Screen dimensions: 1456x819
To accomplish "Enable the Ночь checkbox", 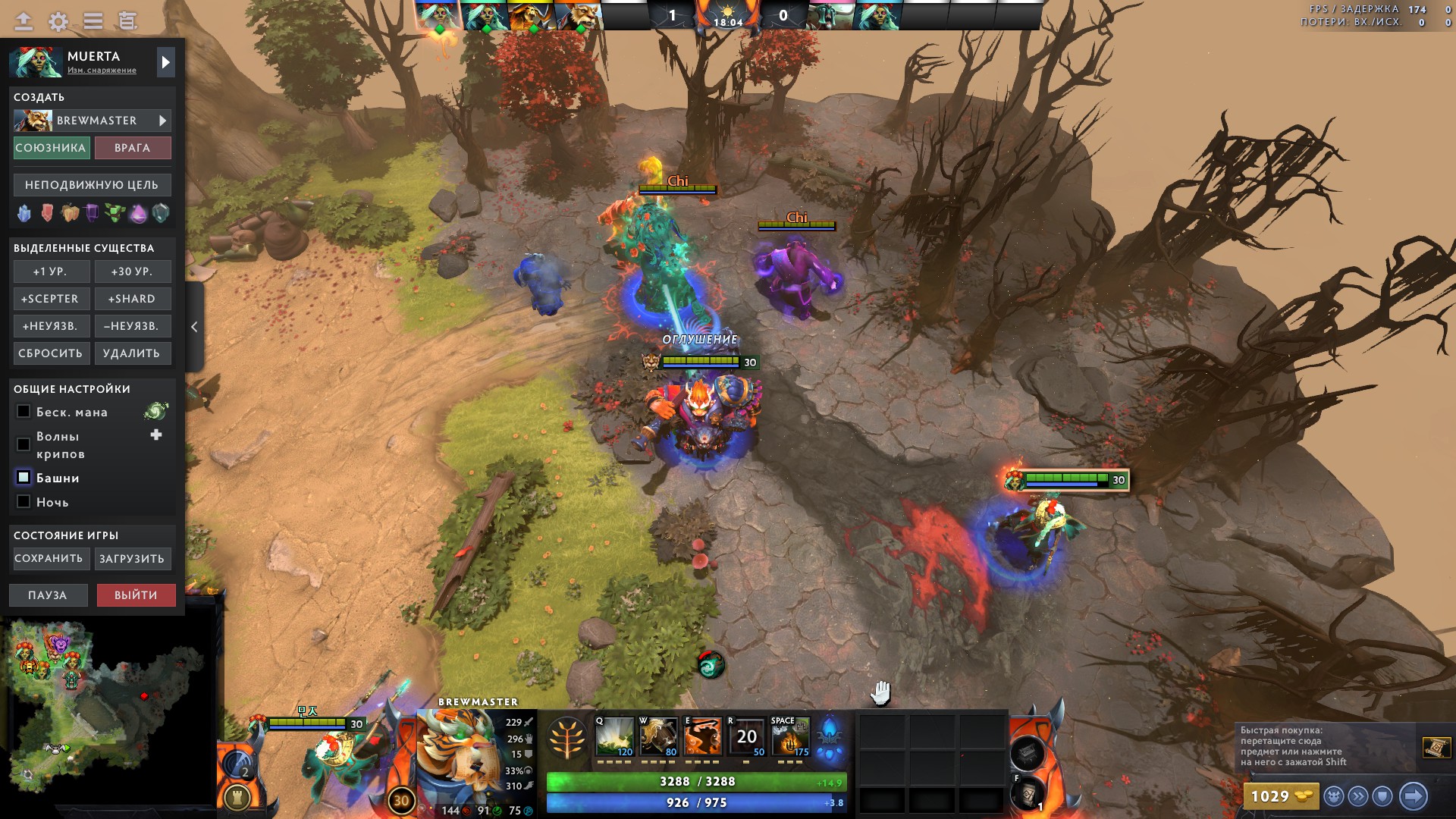I will point(23,502).
